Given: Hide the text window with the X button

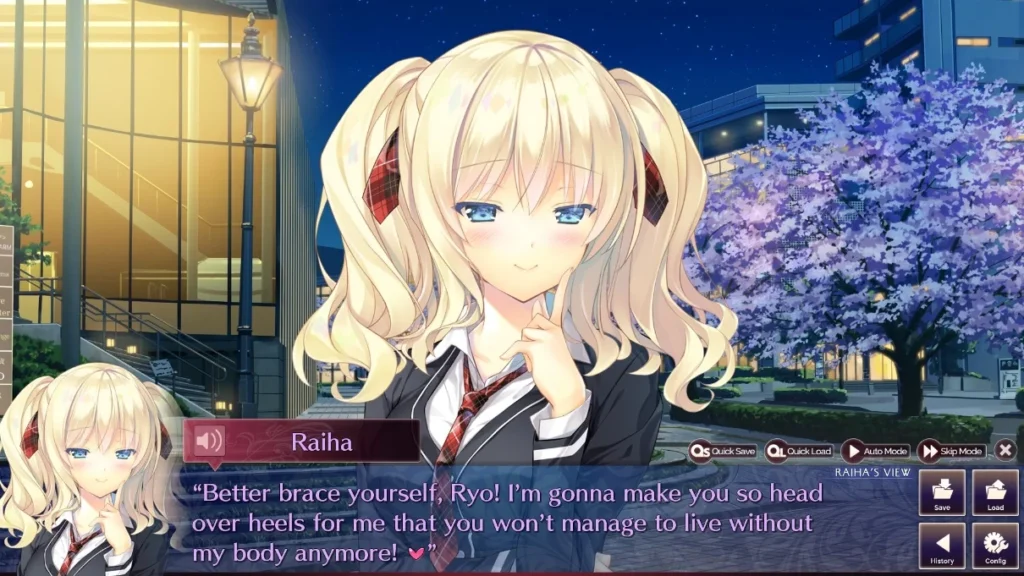Looking at the screenshot, I should point(1006,451).
